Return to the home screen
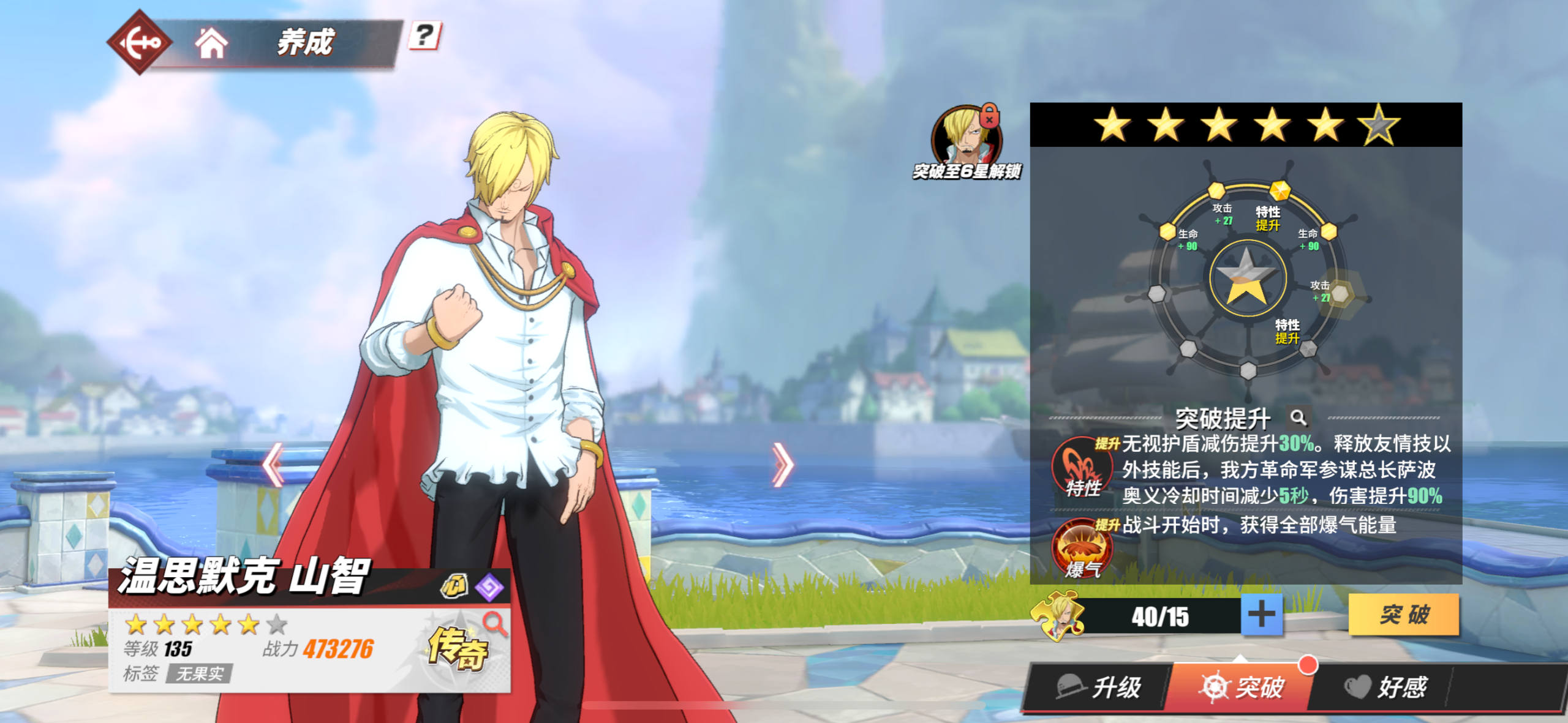The width and height of the screenshot is (1568, 723). coord(211,43)
